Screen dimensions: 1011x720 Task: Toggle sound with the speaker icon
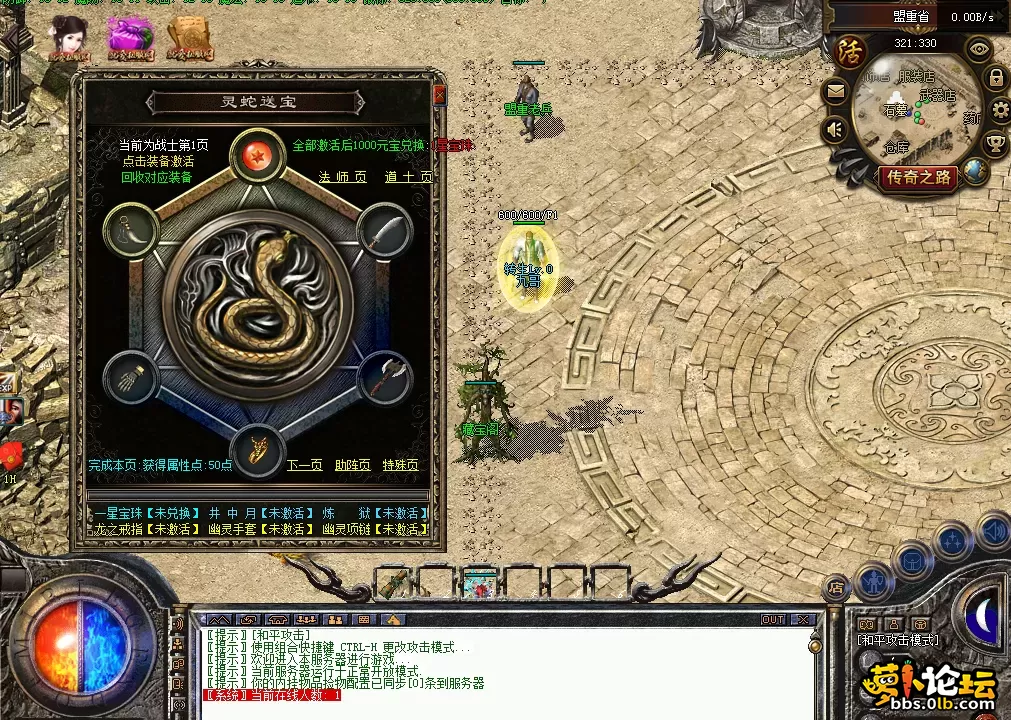pos(833,130)
